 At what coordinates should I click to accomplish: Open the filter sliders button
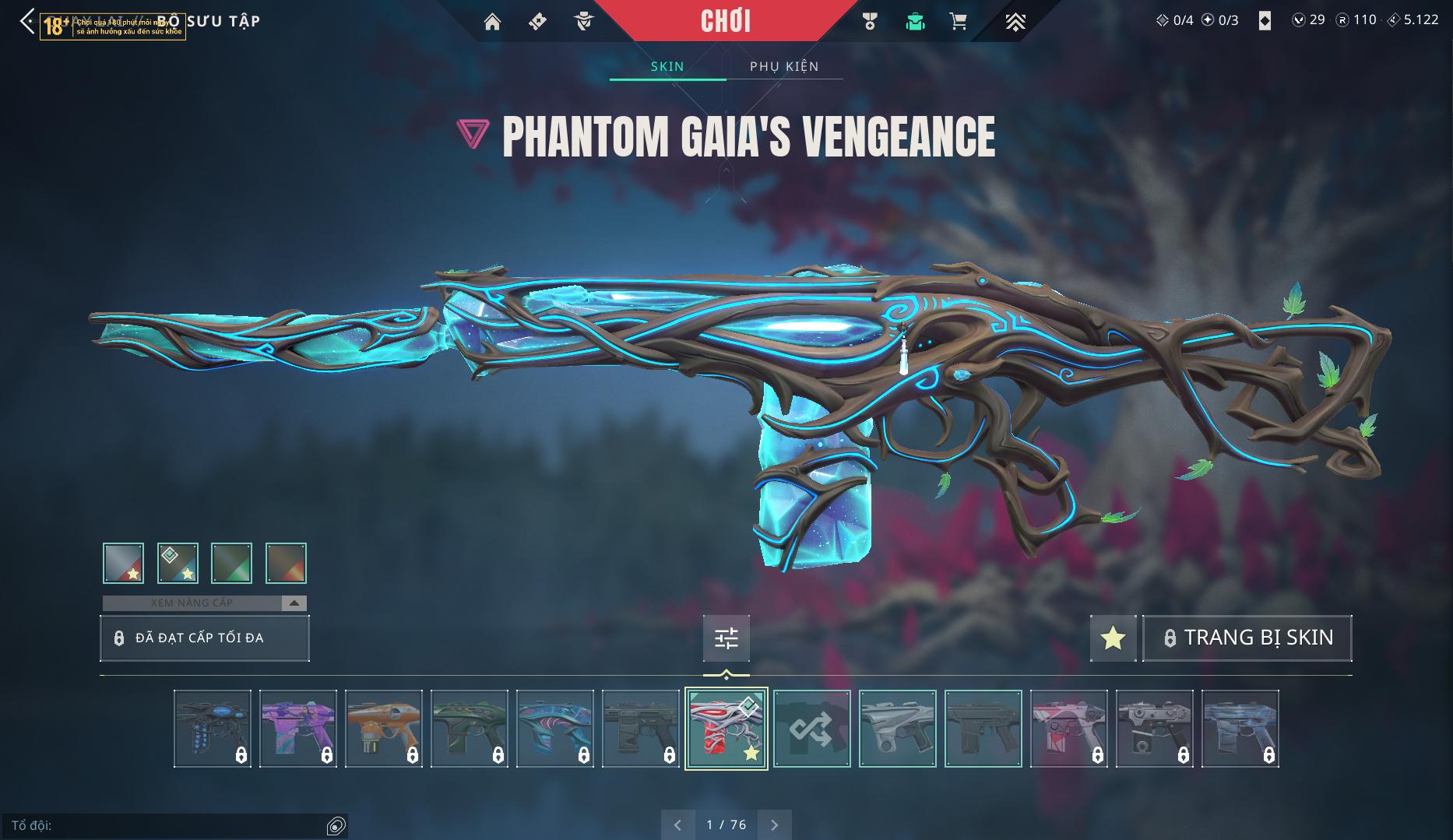[726, 638]
